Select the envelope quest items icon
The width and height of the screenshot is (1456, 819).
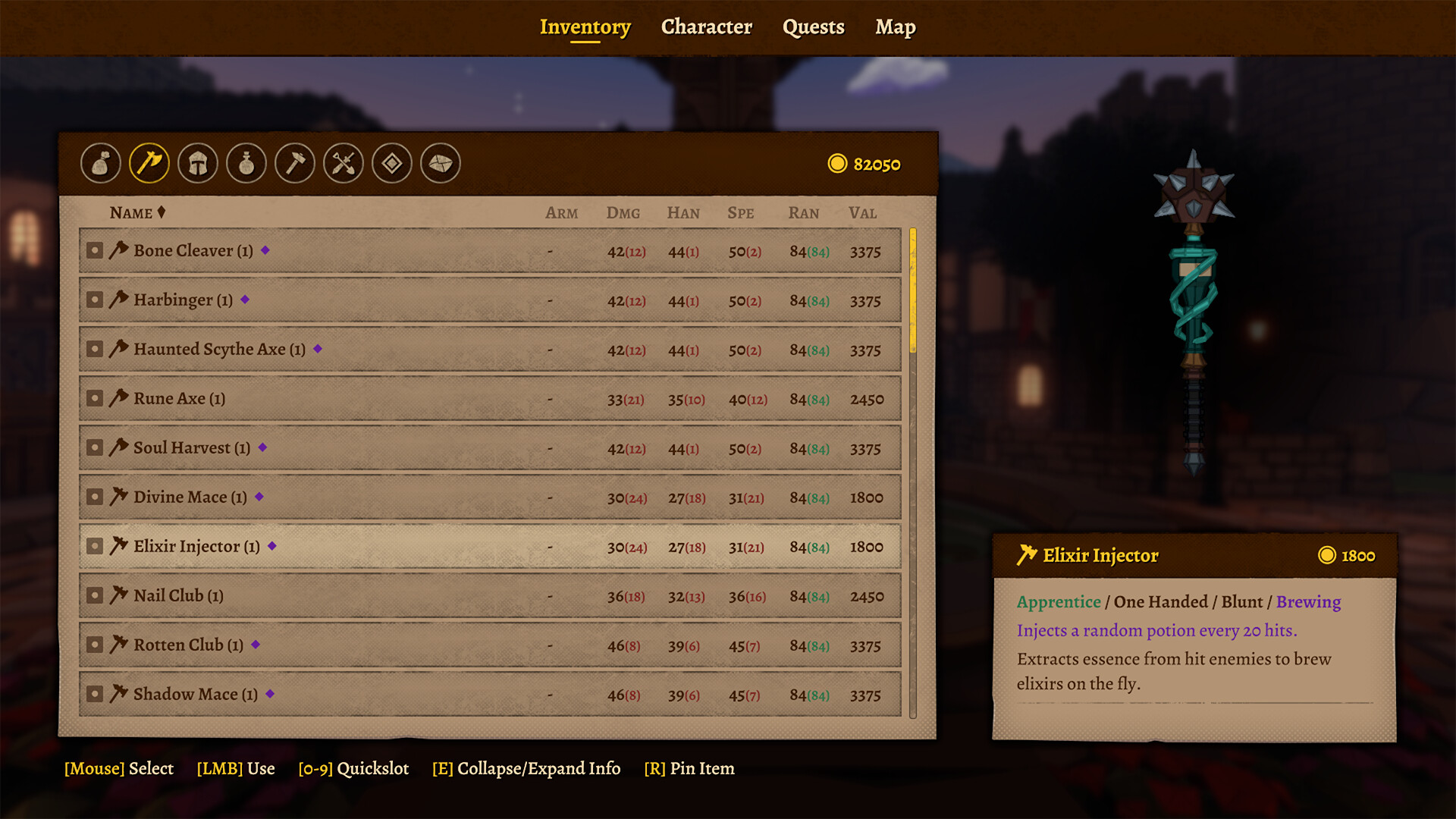tap(440, 163)
